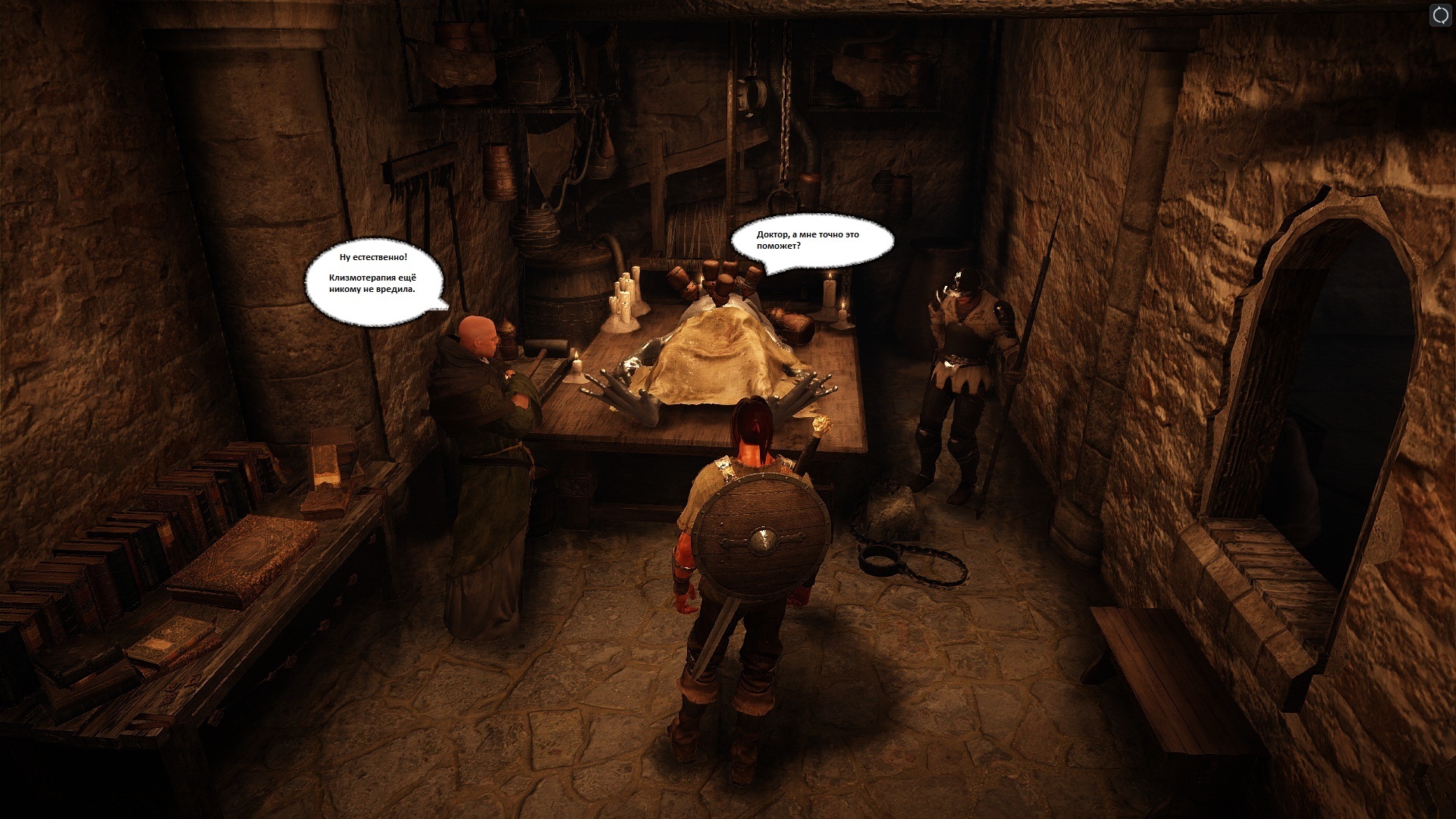Image resolution: width=1456 pixels, height=819 pixels.
Task: Click the circular arrows refresh icon
Action: [x=1439, y=15]
